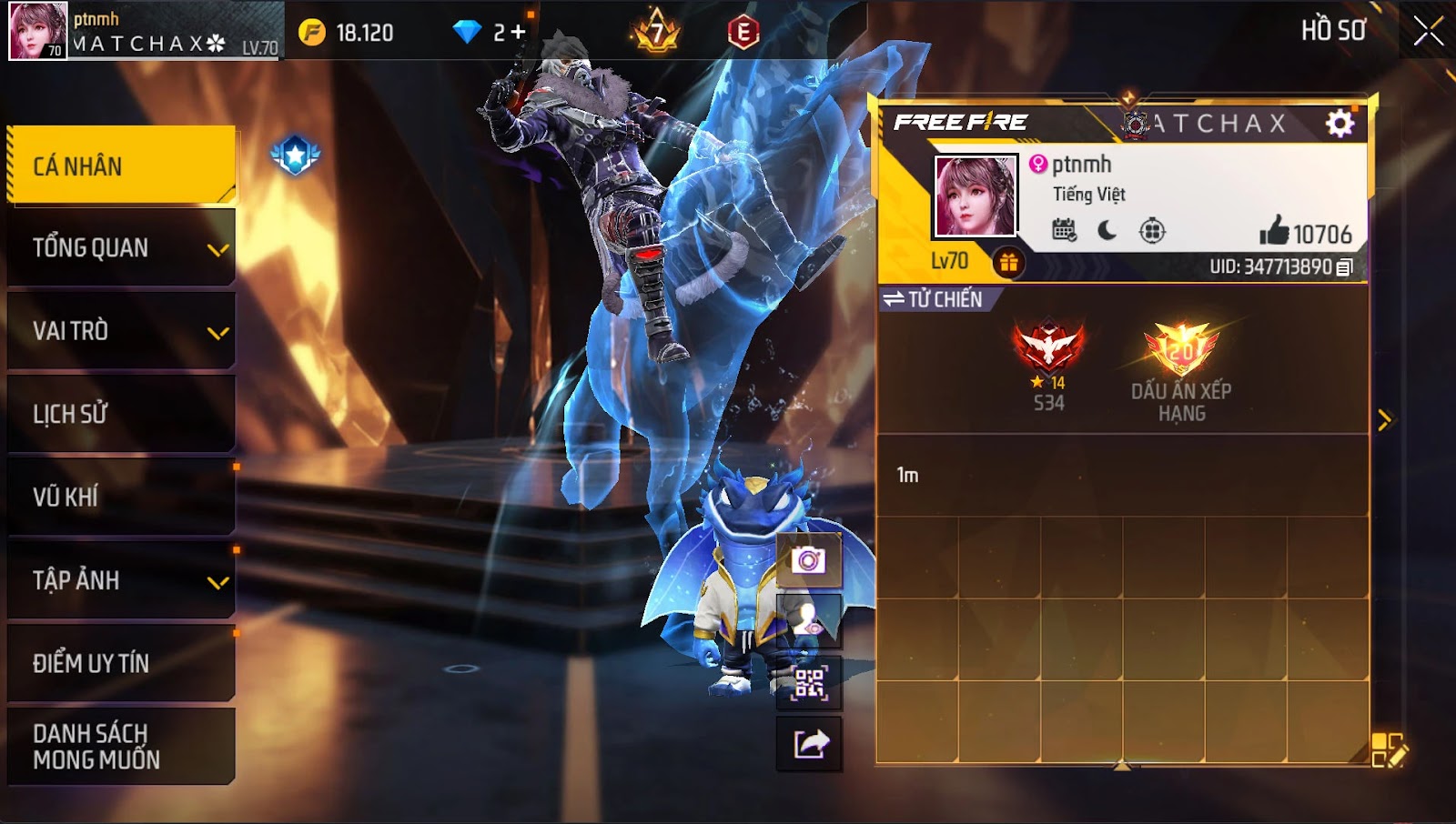Screen dimensions: 1456x824
Task: Expand the TỔNG QUAN section
Action: pos(121,248)
